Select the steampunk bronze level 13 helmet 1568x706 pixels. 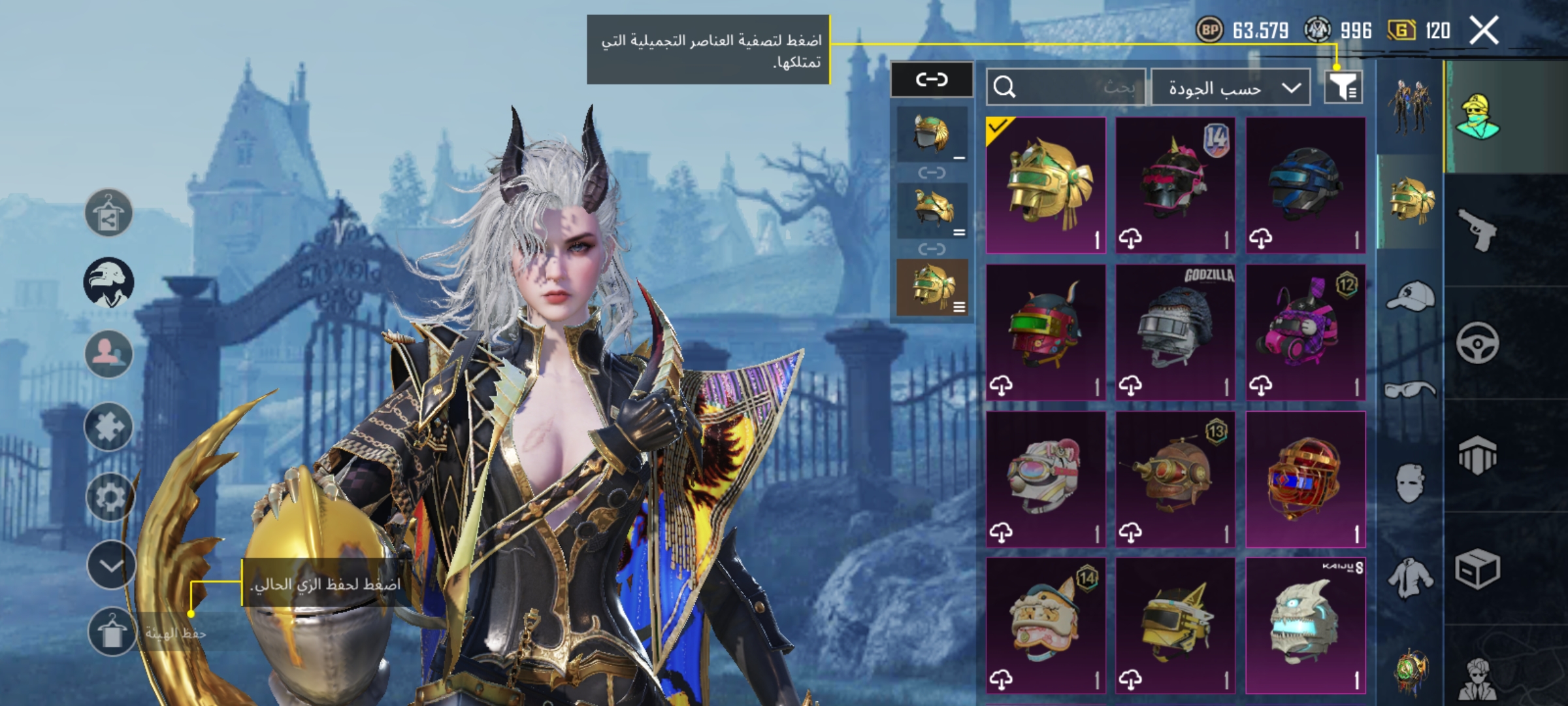click(1175, 479)
